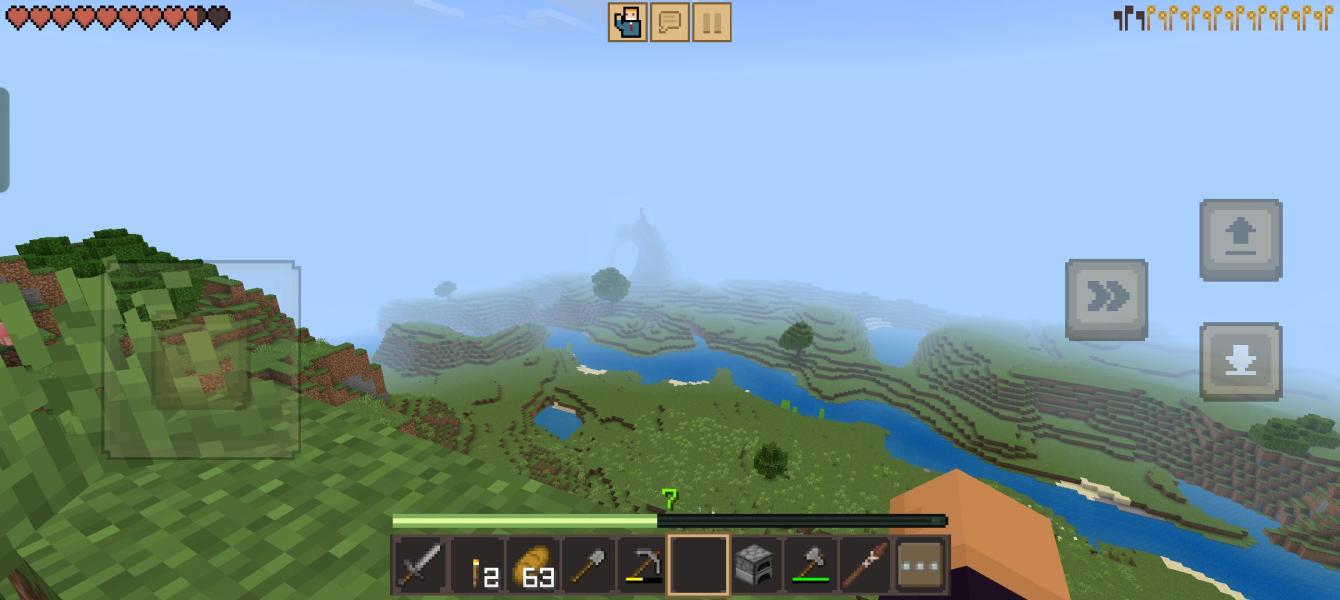
Task: Equip the axe with green durability
Action: [810, 566]
